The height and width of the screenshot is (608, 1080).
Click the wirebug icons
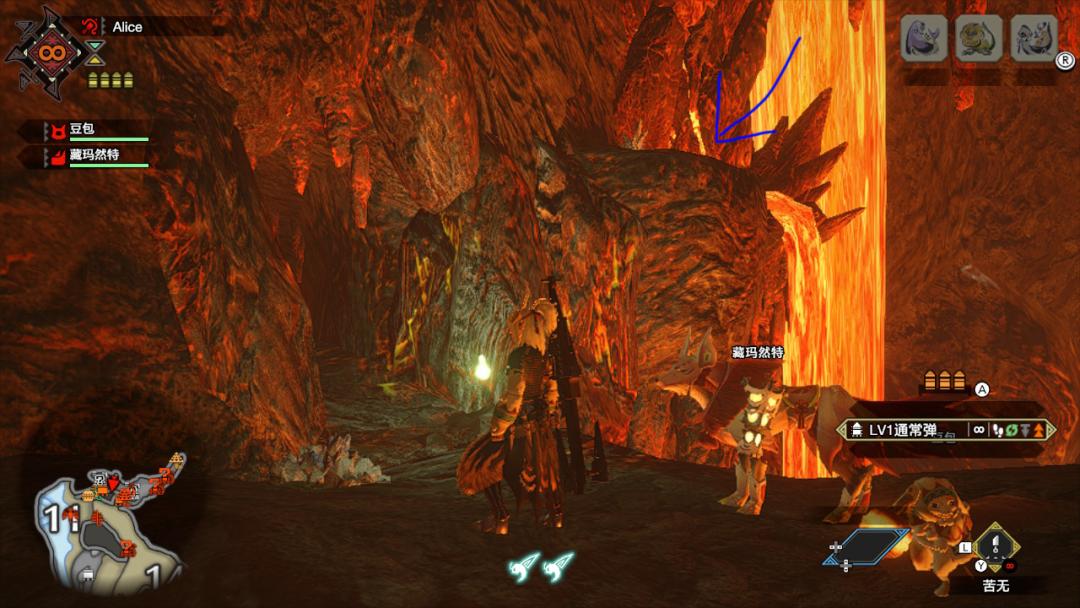coord(541,566)
